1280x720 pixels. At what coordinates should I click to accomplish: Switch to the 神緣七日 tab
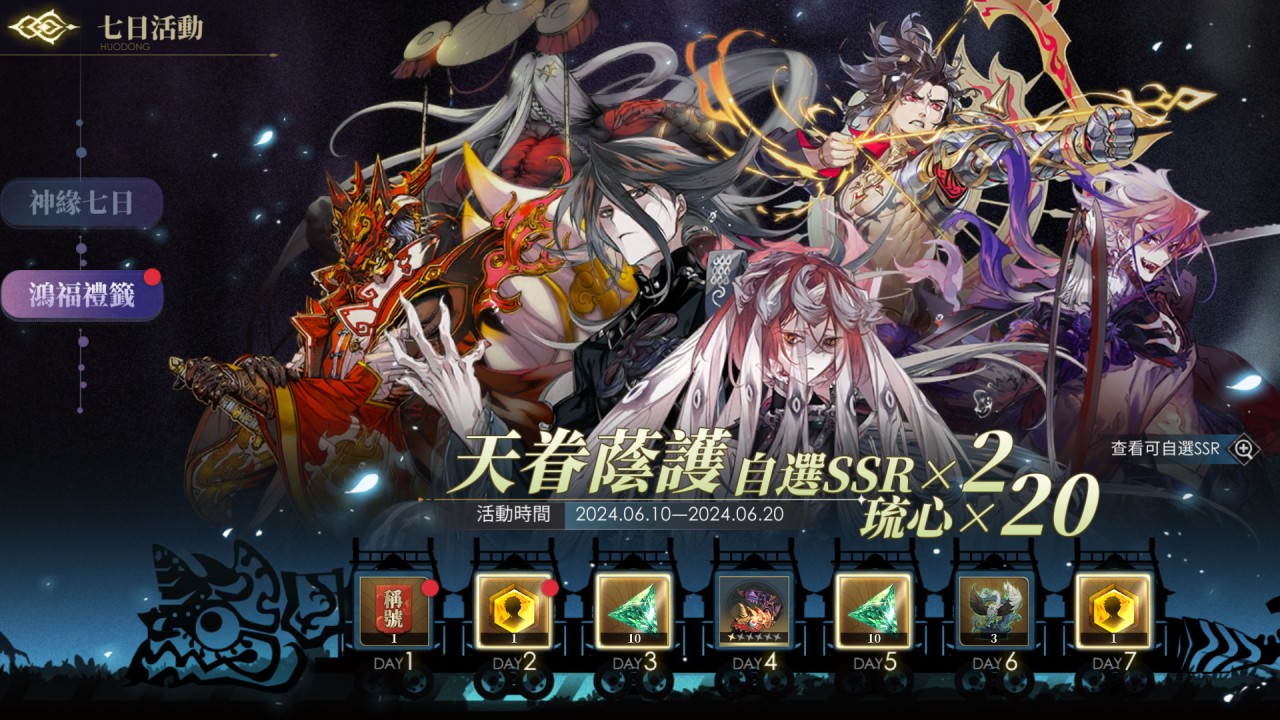tap(81, 204)
